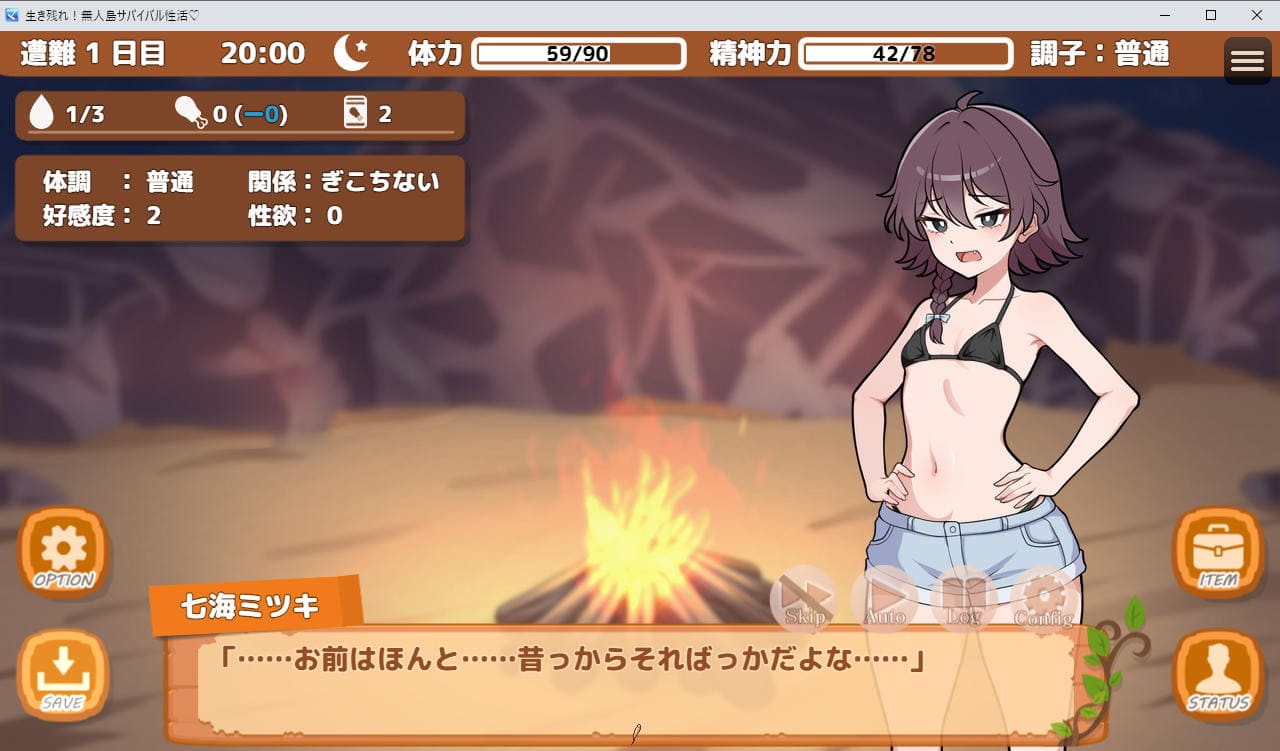The image size is (1280, 751).
Task: Open the hamburger menu button
Action: [x=1247, y=61]
